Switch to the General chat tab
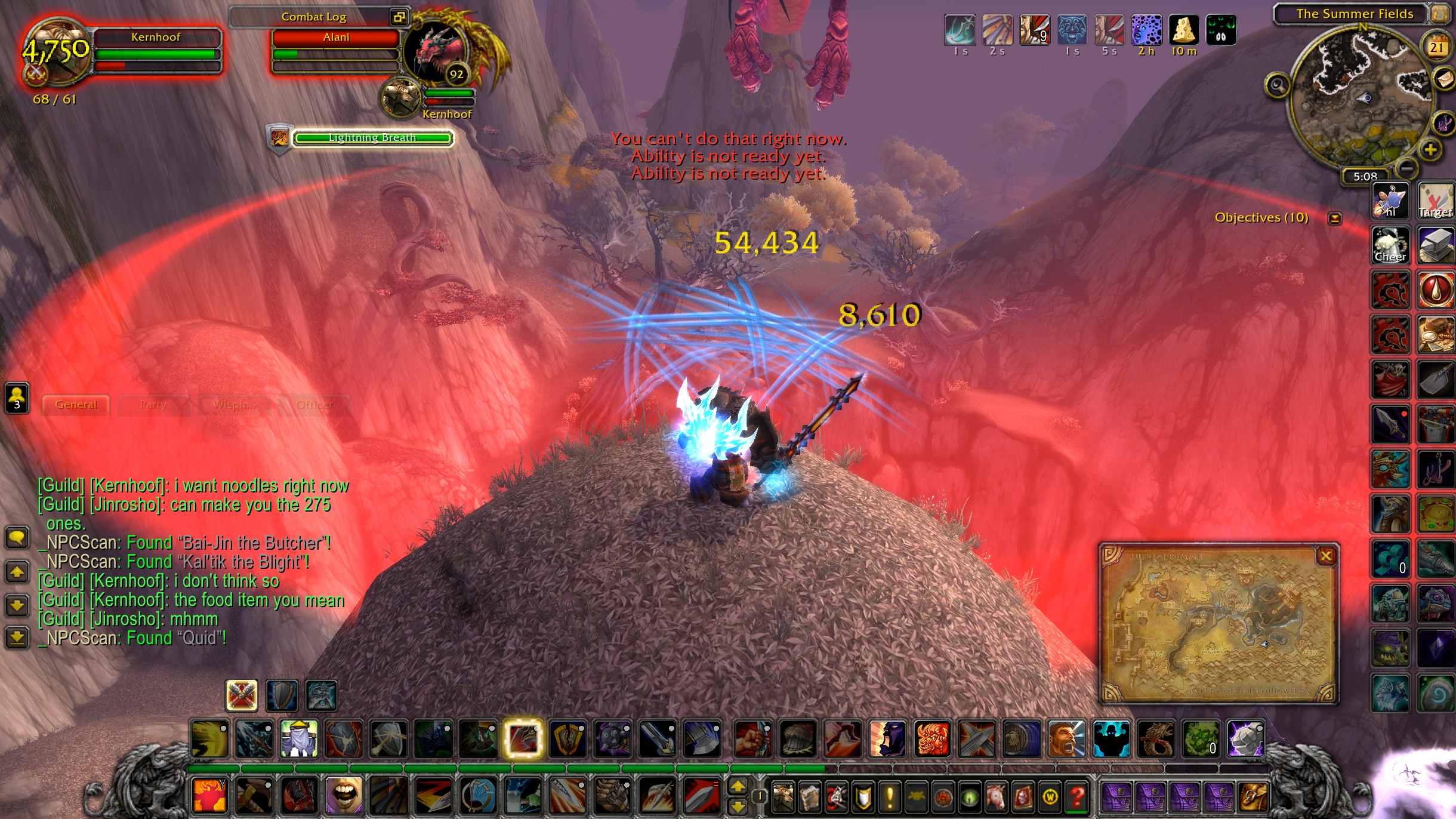 pyautogui.click(x=76, y=405)
